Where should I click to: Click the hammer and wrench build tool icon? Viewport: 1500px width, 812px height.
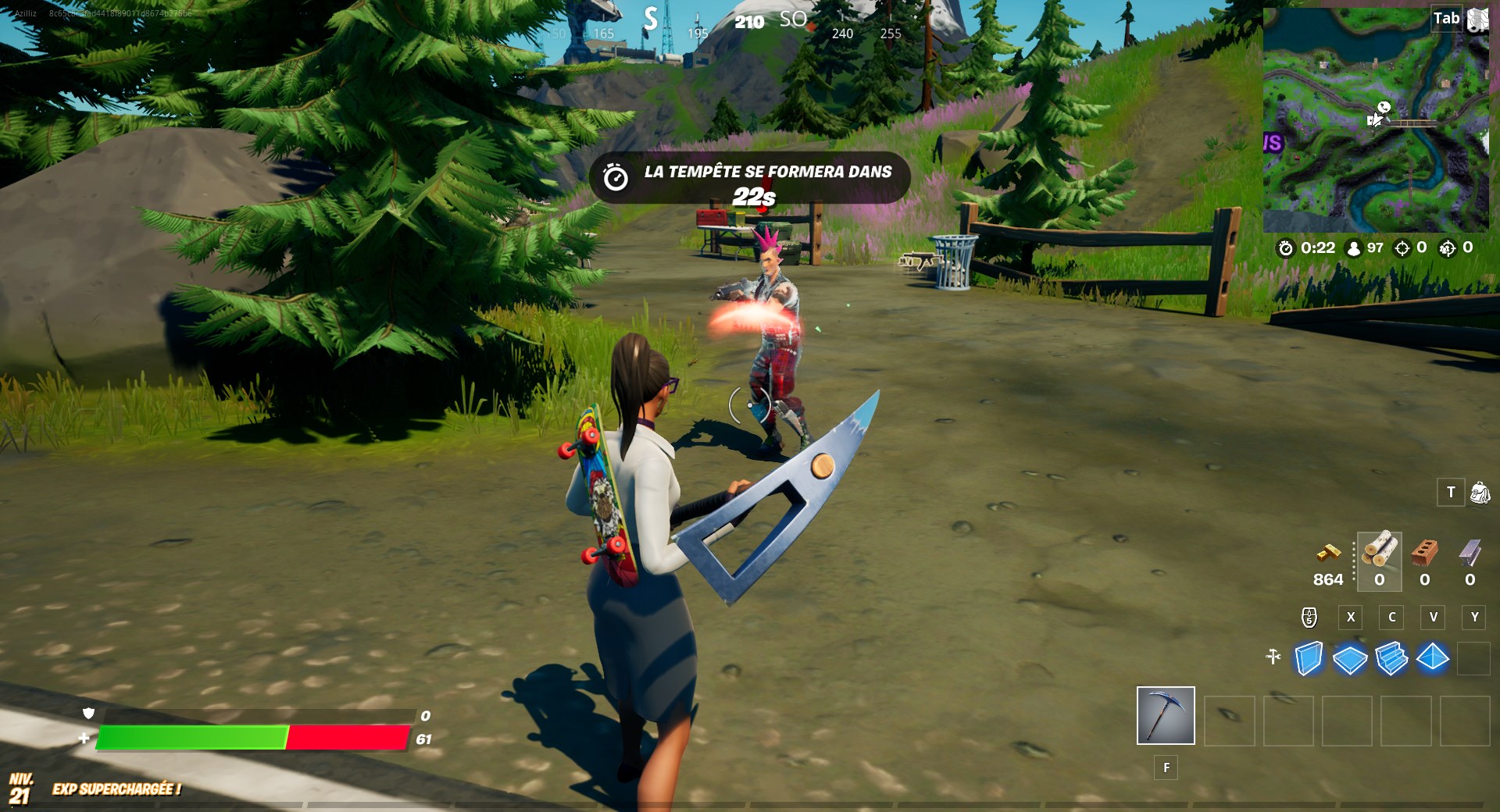coord(1274,658)
